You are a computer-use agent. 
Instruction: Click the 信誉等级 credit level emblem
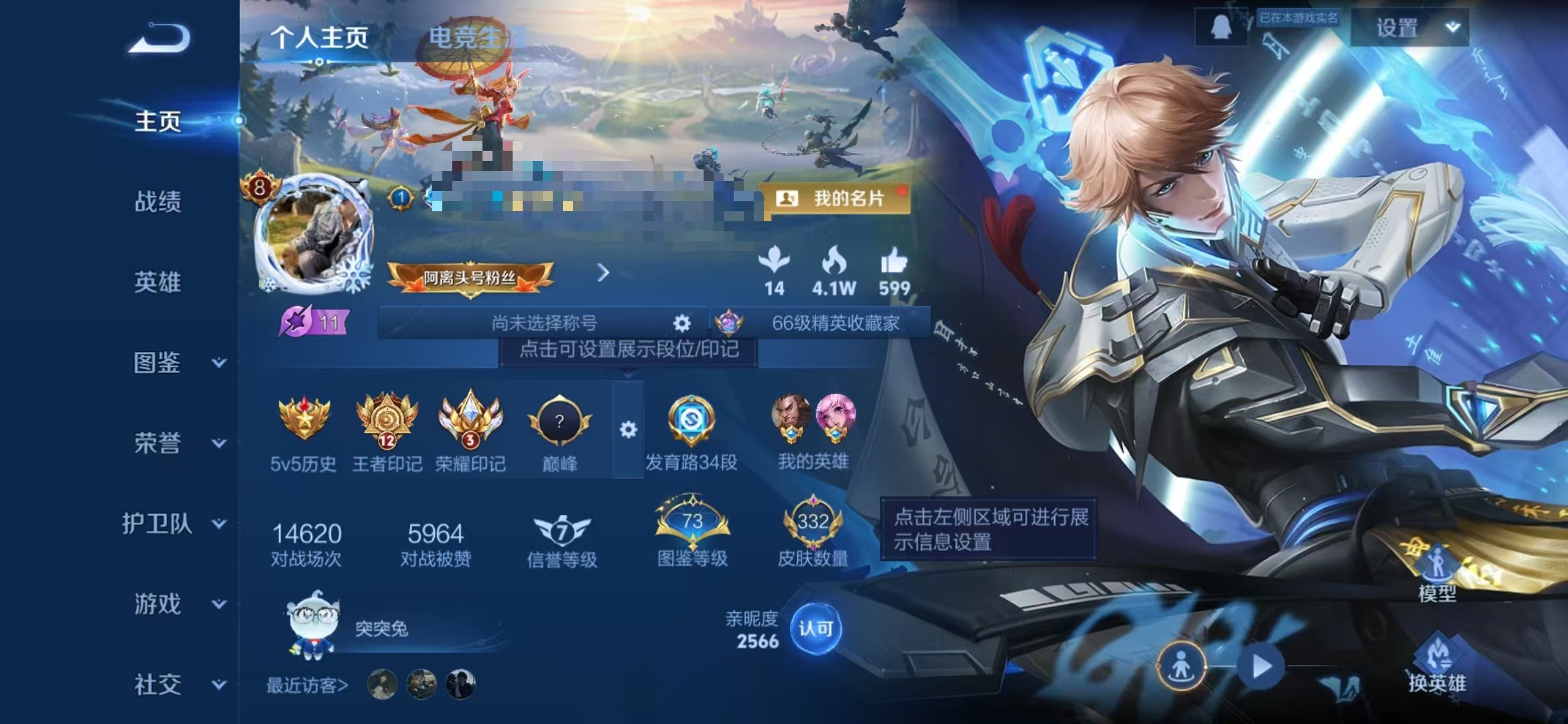coord(564,532)
